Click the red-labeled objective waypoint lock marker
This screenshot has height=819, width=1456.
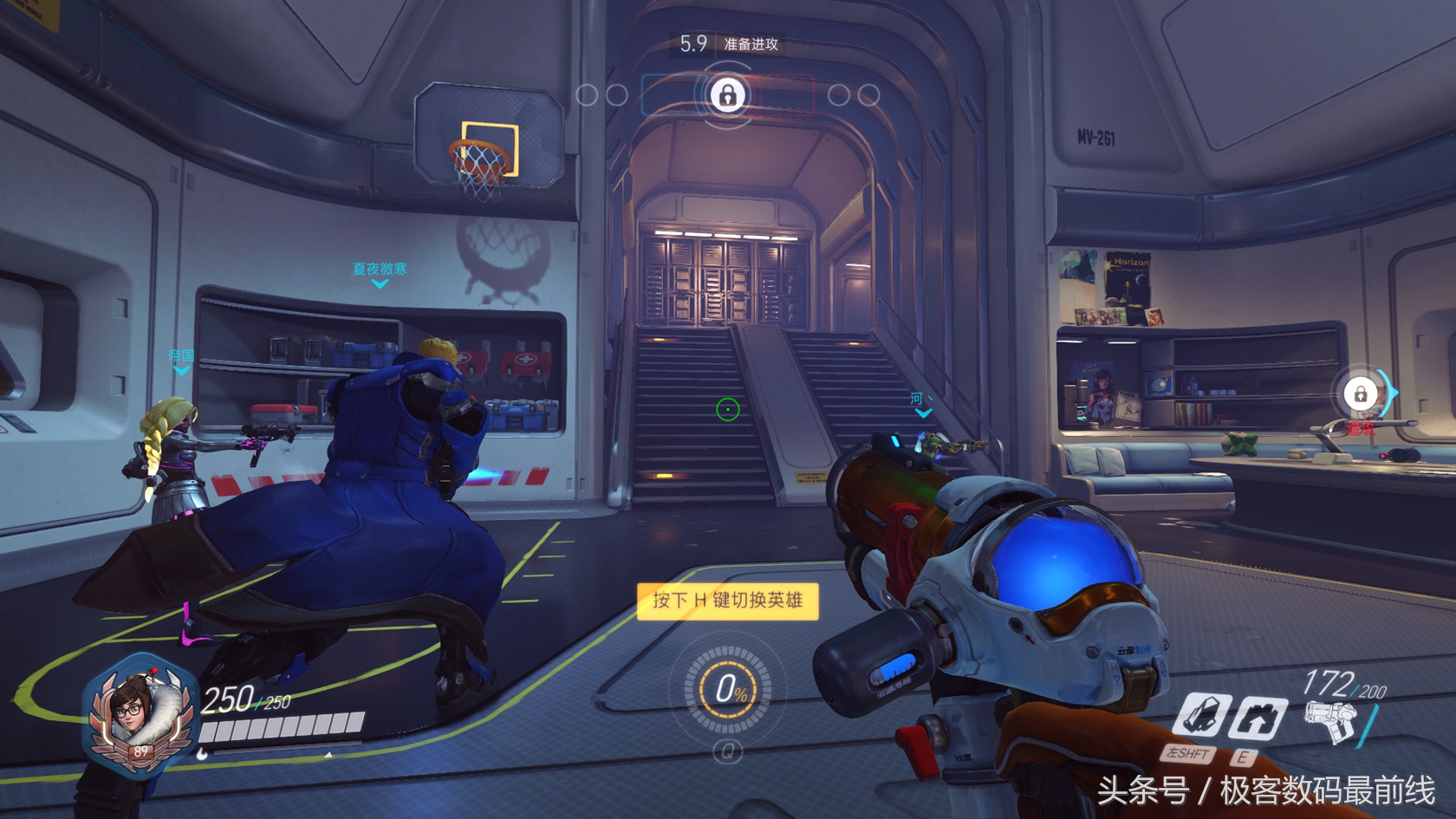point(1361,394)
